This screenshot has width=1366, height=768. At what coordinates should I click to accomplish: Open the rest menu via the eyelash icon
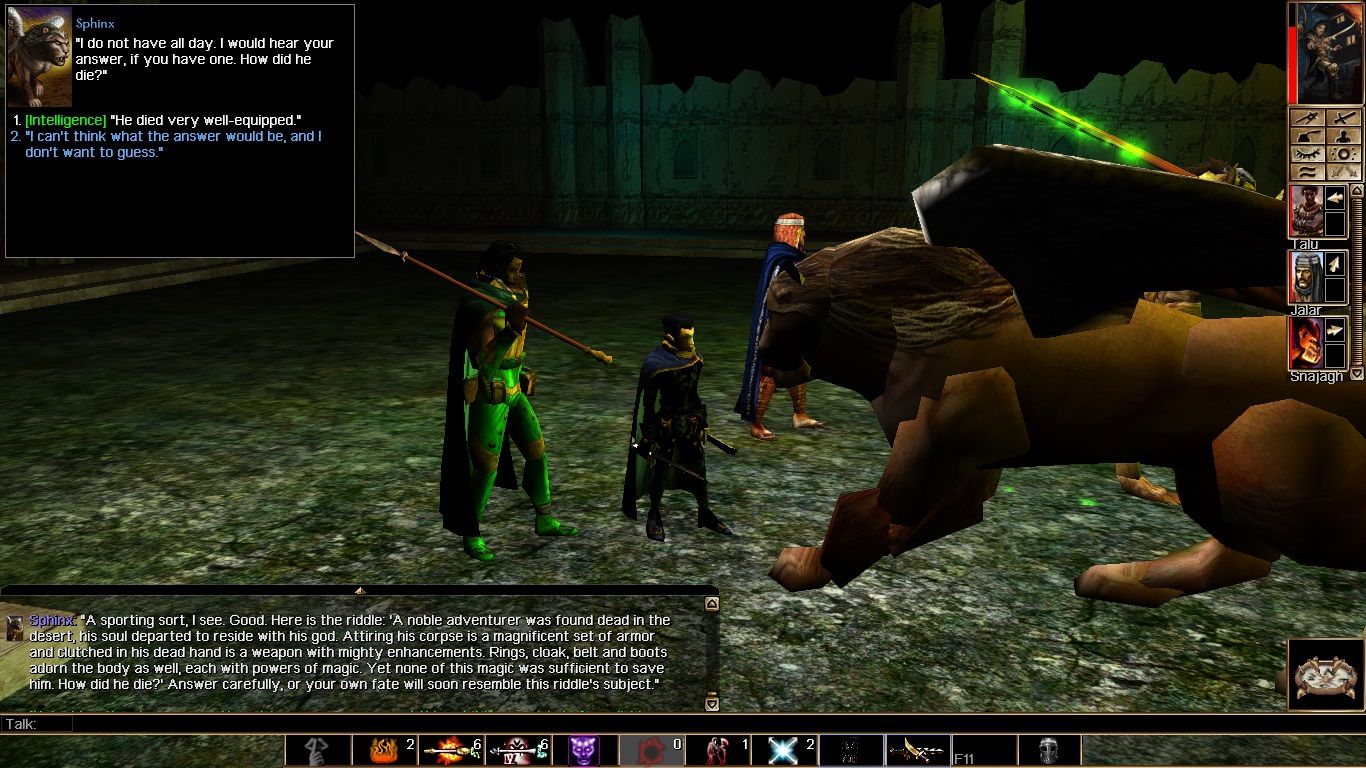(1308, 153)
